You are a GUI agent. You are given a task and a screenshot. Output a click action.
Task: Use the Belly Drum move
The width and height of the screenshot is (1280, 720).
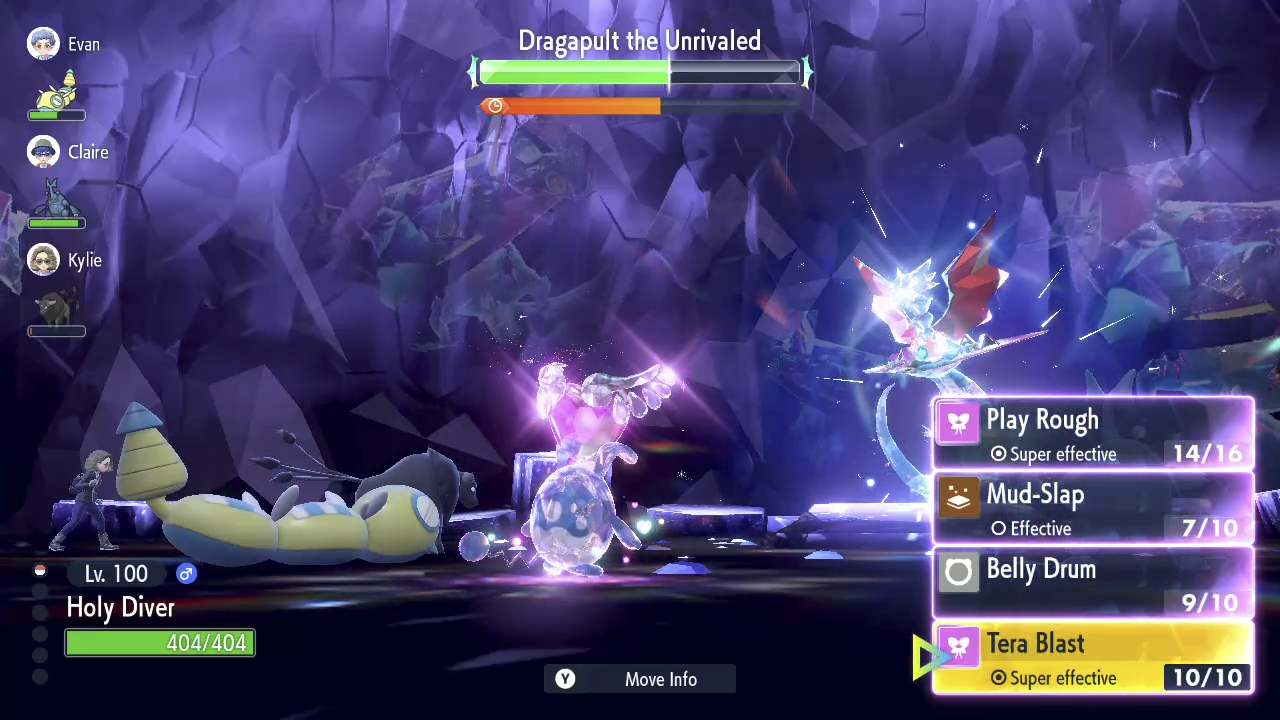click(x=1093, y=583)
